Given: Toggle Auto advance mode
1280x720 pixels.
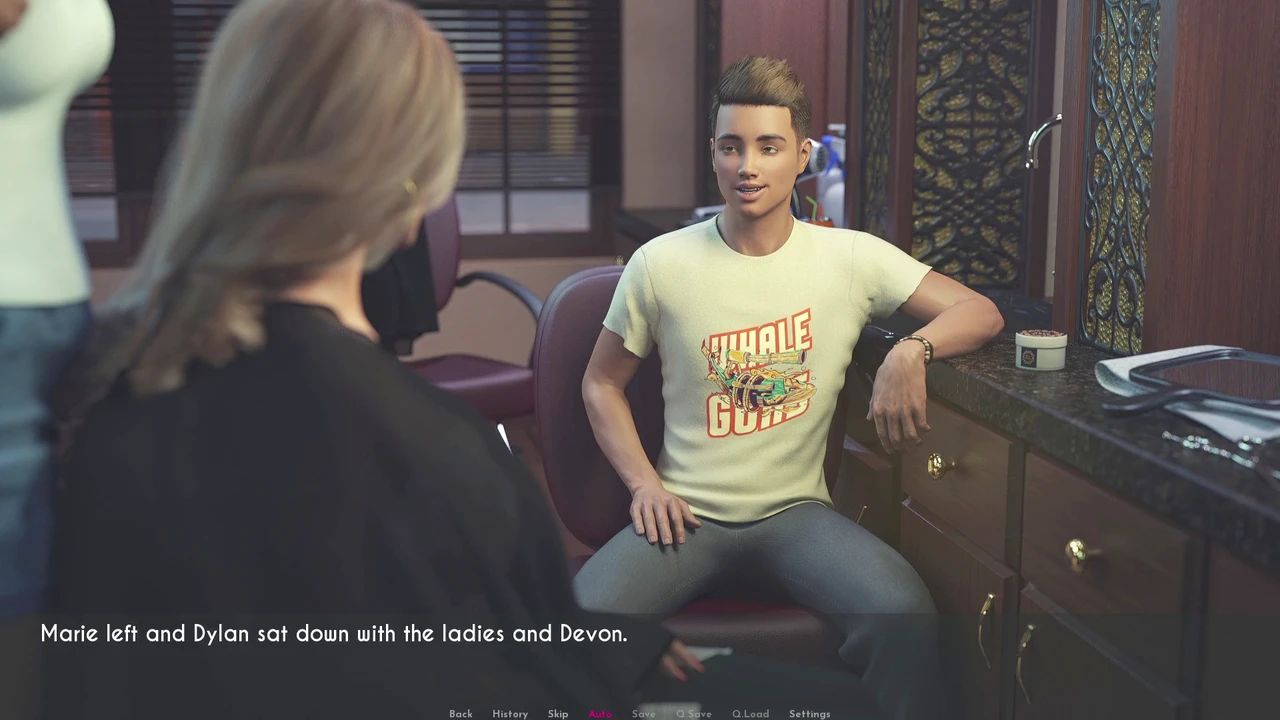Looking at the screenshot, I should (600, 714).
